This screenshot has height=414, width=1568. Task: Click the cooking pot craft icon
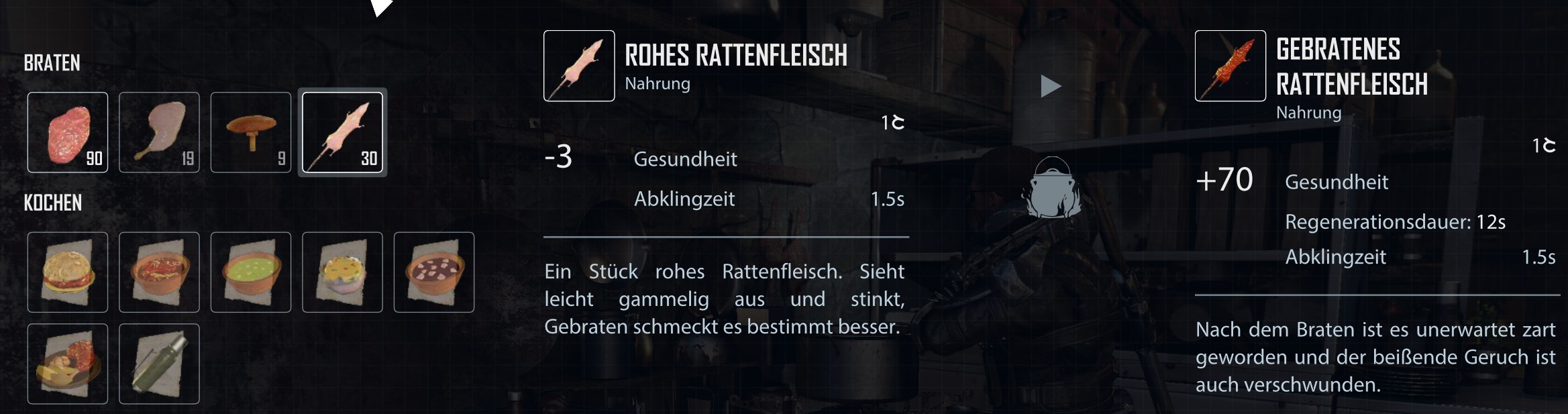[1051, 189]
